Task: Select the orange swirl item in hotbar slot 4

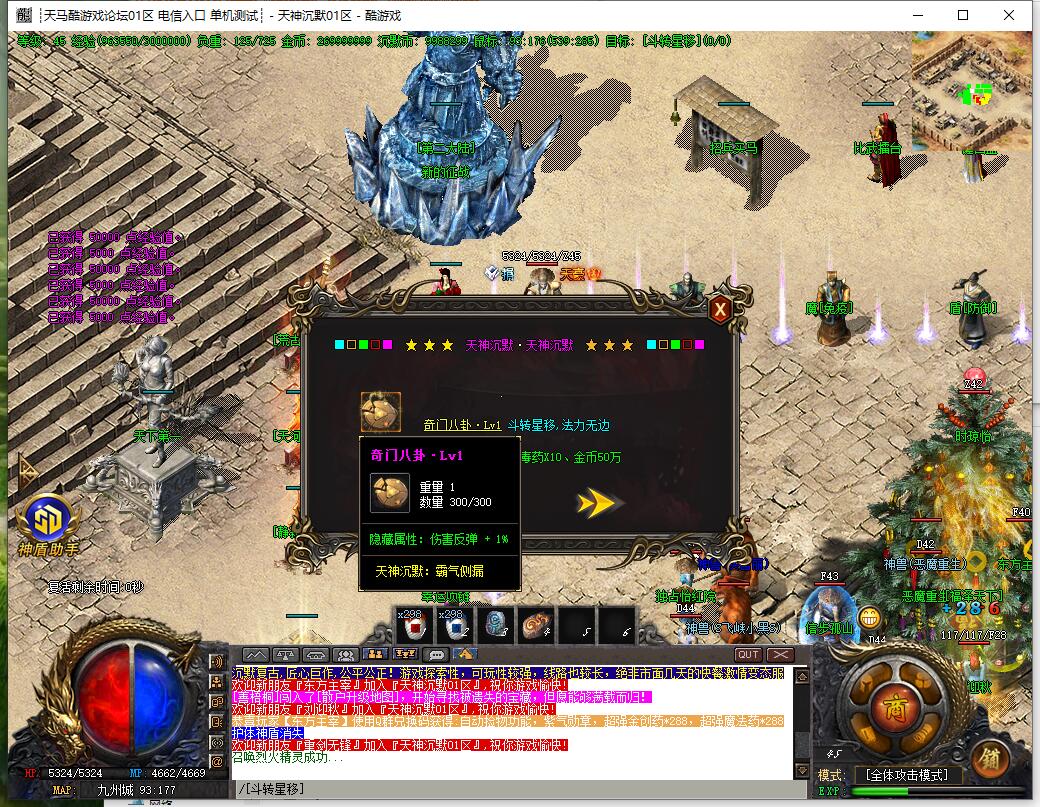Action: (537, 627)
